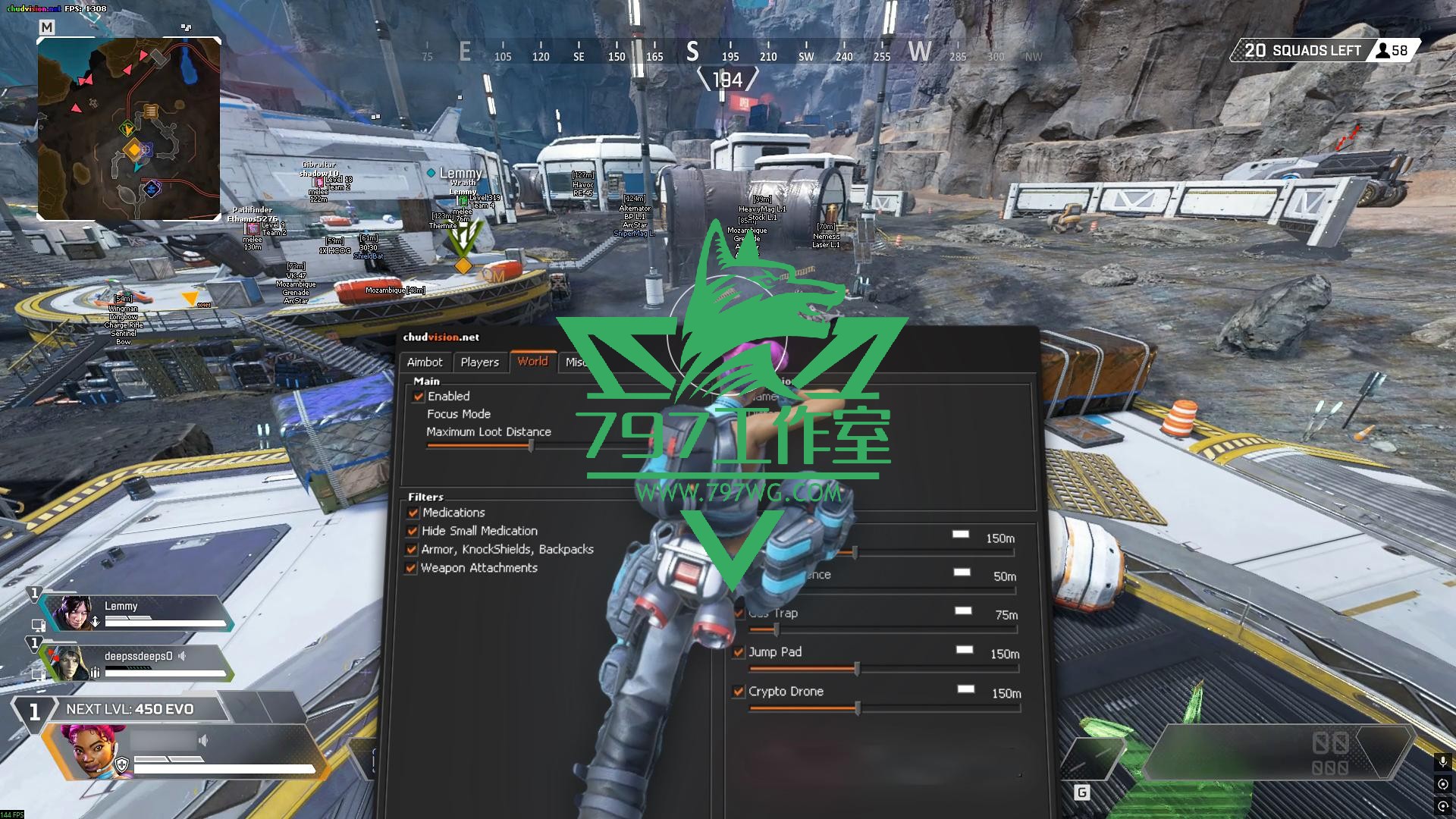This screenshot has height=819, width=1456.
Task: Click the Maximum Loot Distance slider handle
Action: (x=531, y=447)
